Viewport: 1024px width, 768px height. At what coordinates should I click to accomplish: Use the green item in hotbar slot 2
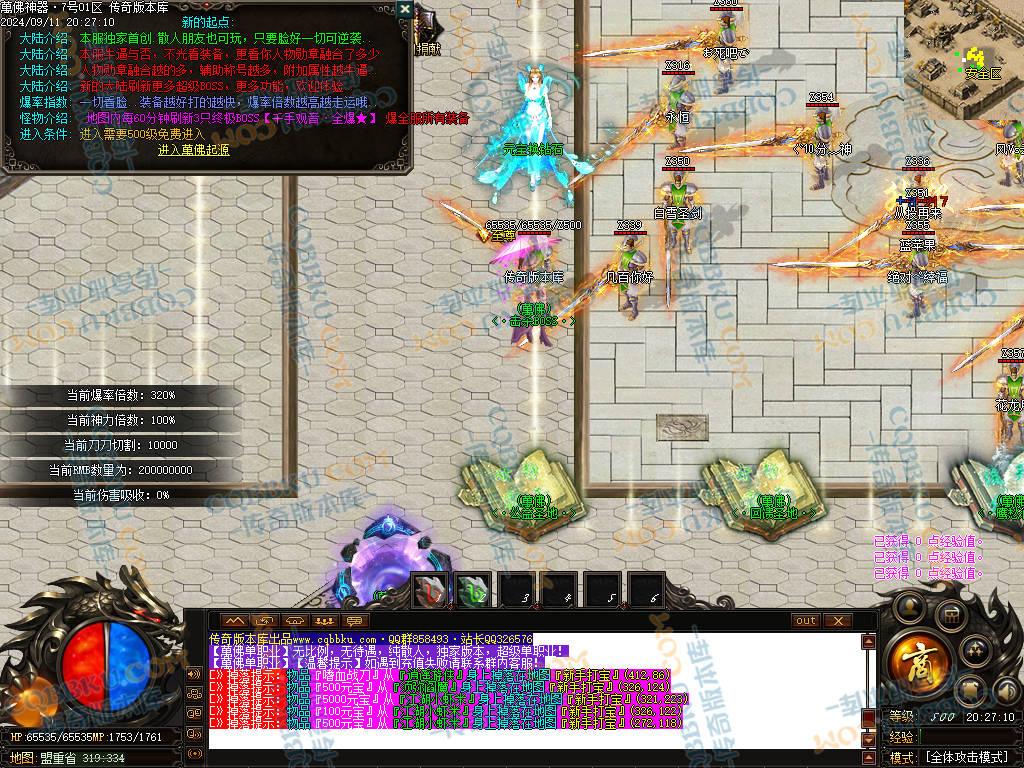(x=473, y=591)
